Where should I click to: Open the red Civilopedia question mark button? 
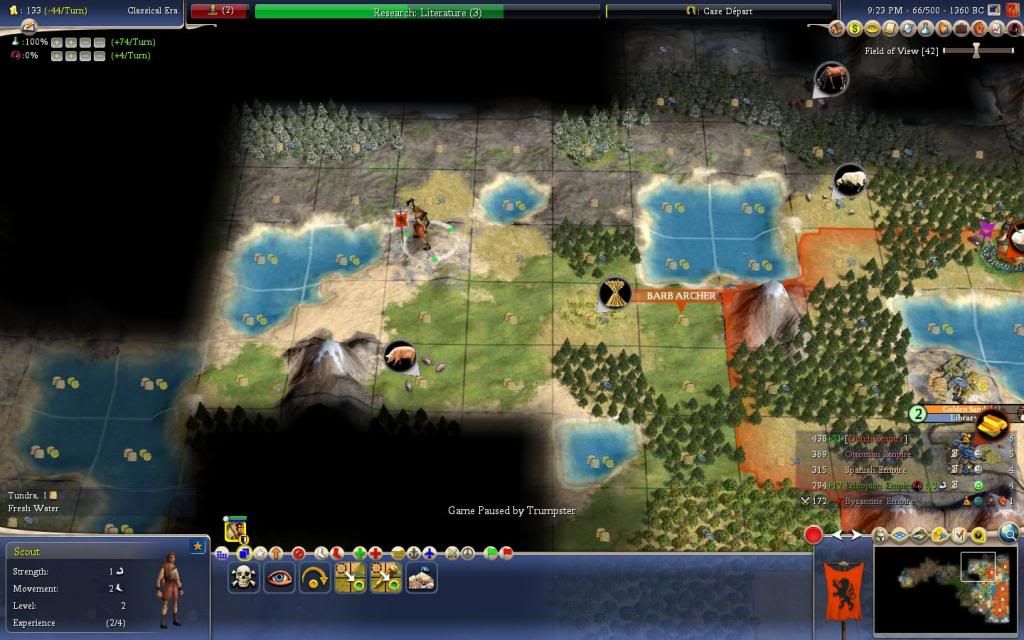(x=1013, y=9)
